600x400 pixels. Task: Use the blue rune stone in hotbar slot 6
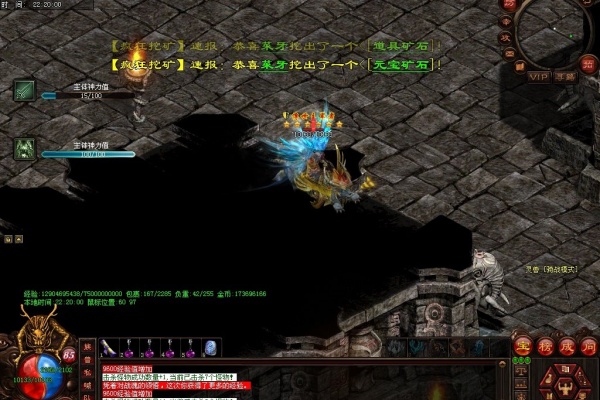point(211,348)
